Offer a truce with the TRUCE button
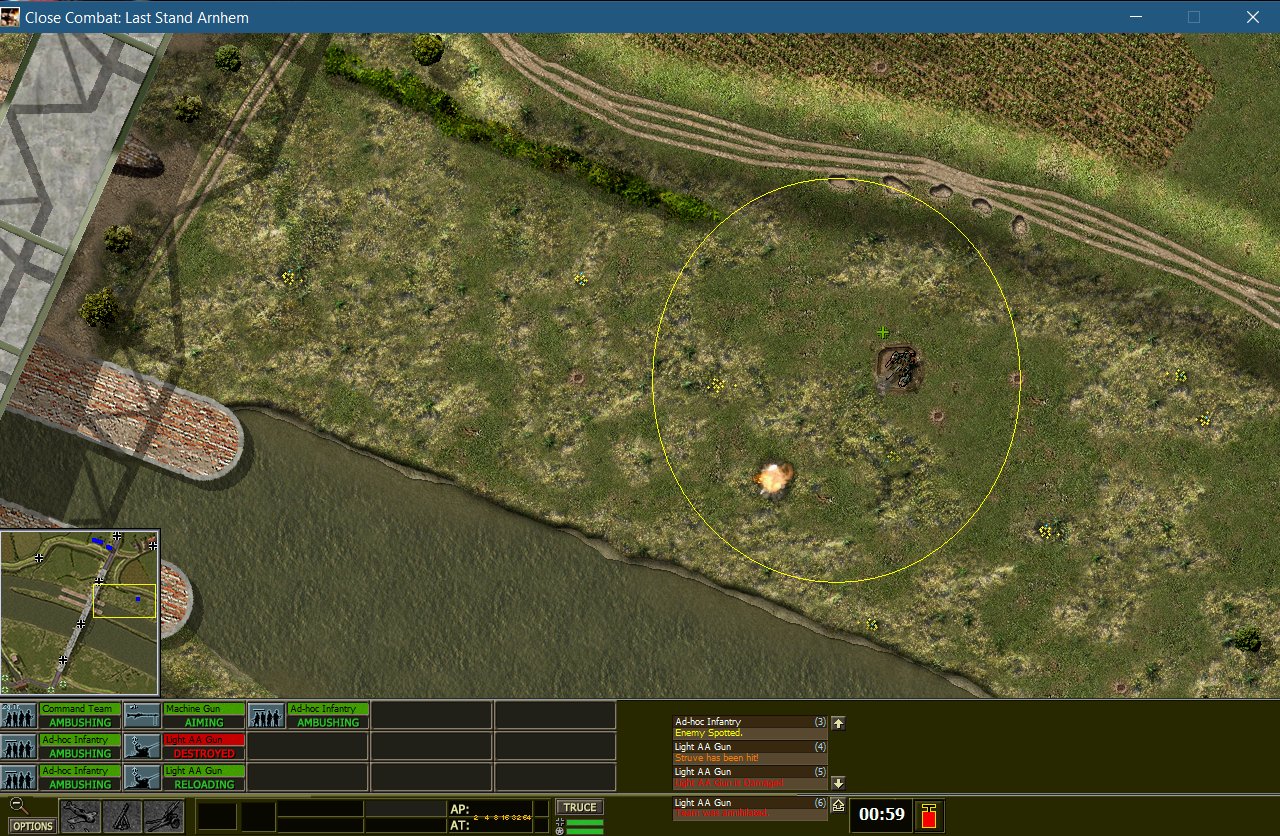This screenshot has width=1280, height=836. [x=580, y=807]
